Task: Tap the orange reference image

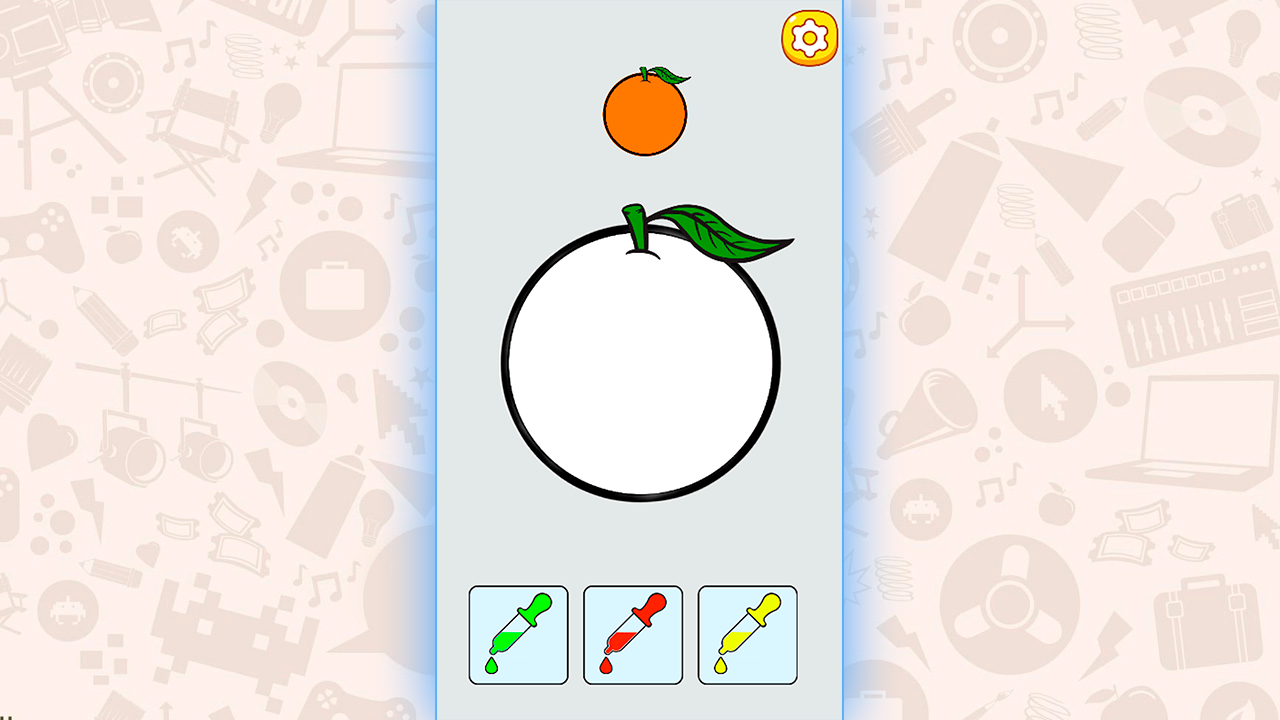Action: point(645,112)
